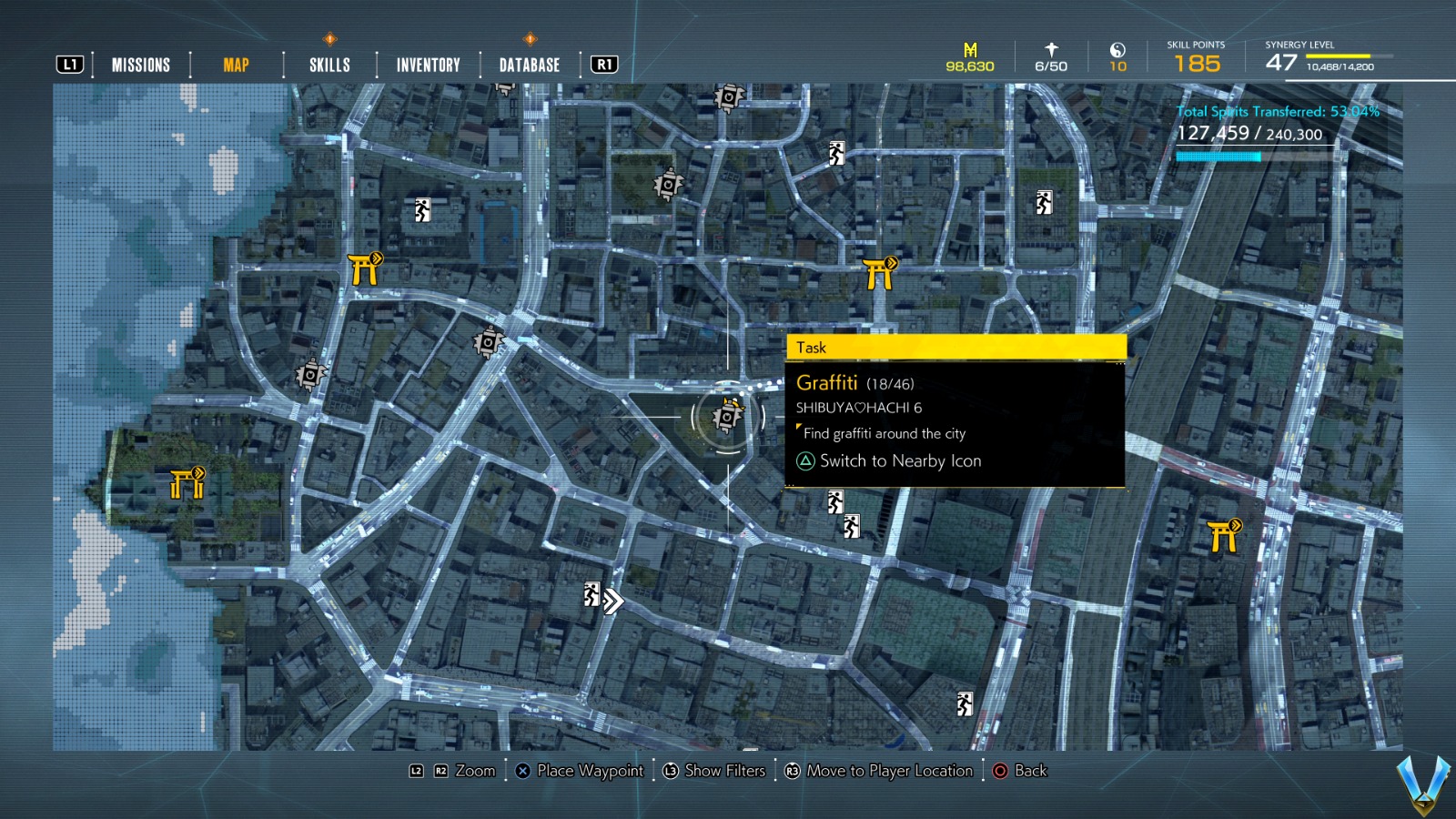The image size is (1456, 819).
Task: Activate the Switch to Nearby Icon prompt
Action: tap(890, 461)
